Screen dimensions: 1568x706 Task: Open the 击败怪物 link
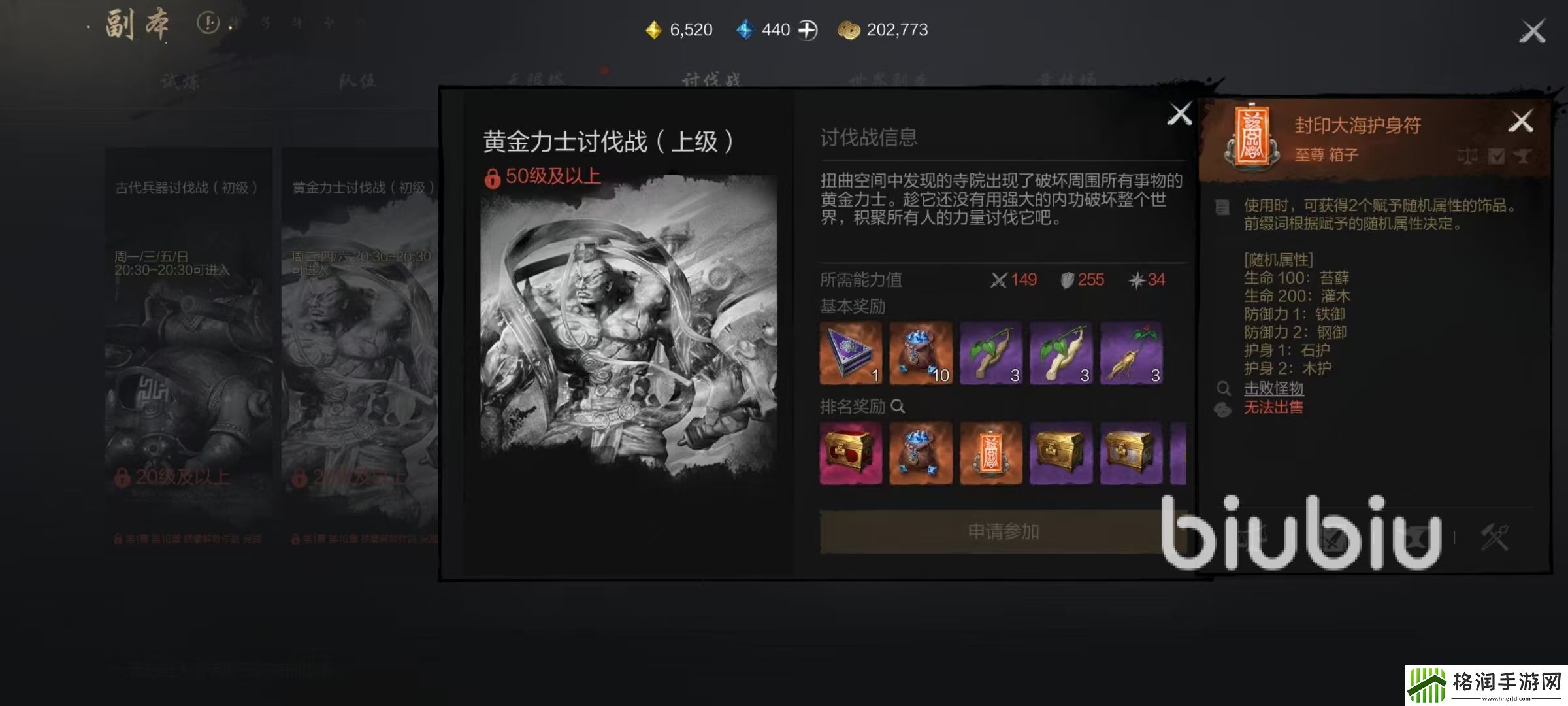point(1273,388)
